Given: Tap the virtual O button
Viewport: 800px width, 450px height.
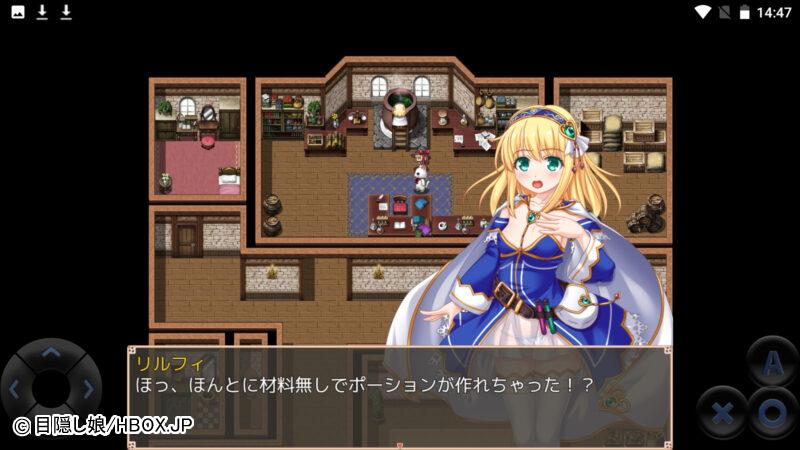Looking at the screenshot, I should (771, 412).
